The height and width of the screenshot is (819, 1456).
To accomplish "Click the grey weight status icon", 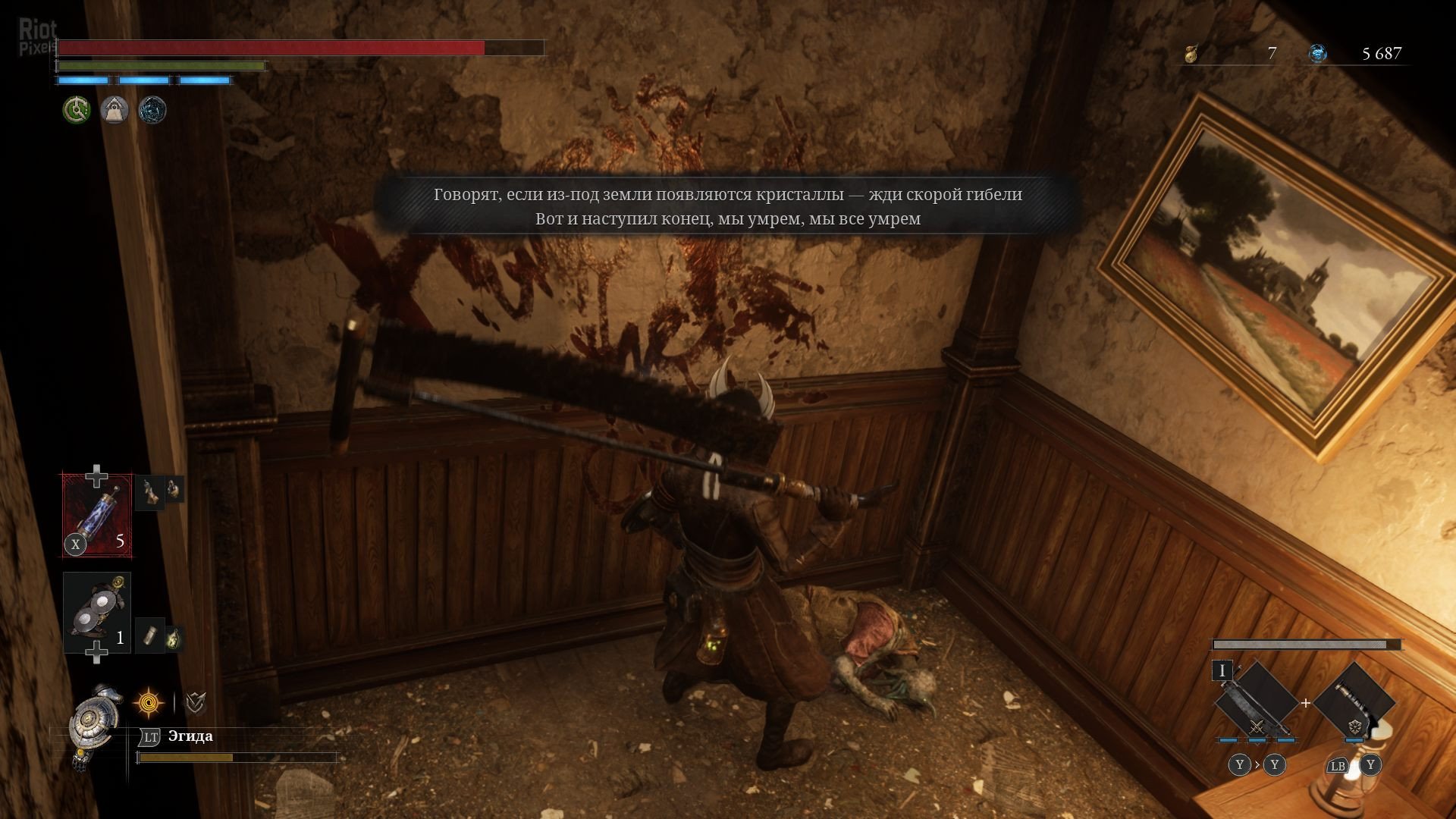I will coord(115,111).
